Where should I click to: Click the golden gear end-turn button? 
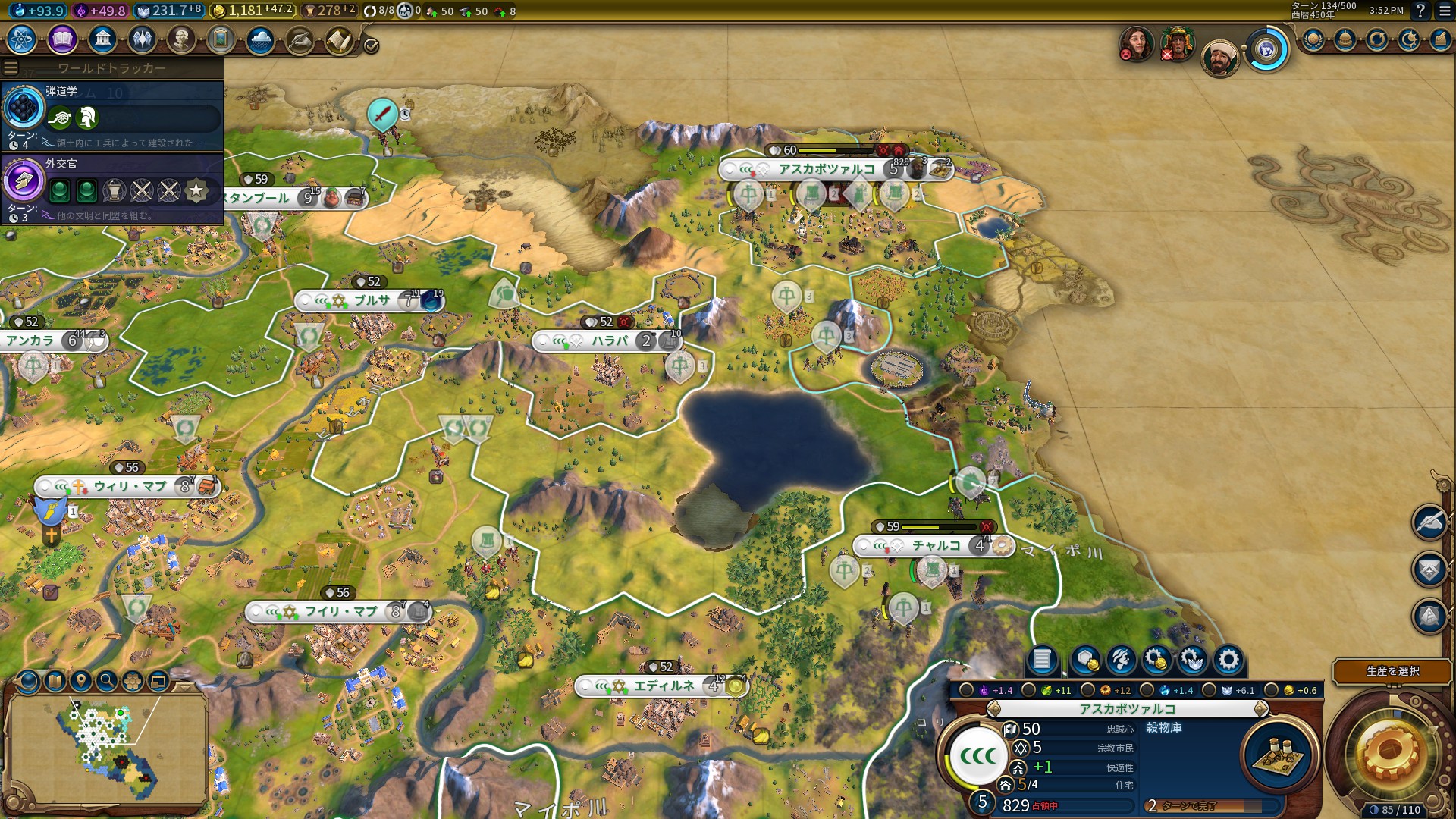click(x=1389, y=753)
